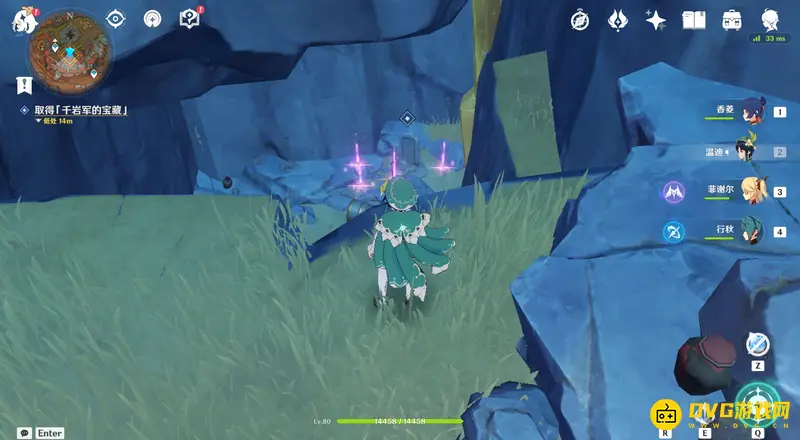800x440 pixels.
Task: Open the Adventurer Handbook book icon
Action: click(x=694, y=19)
